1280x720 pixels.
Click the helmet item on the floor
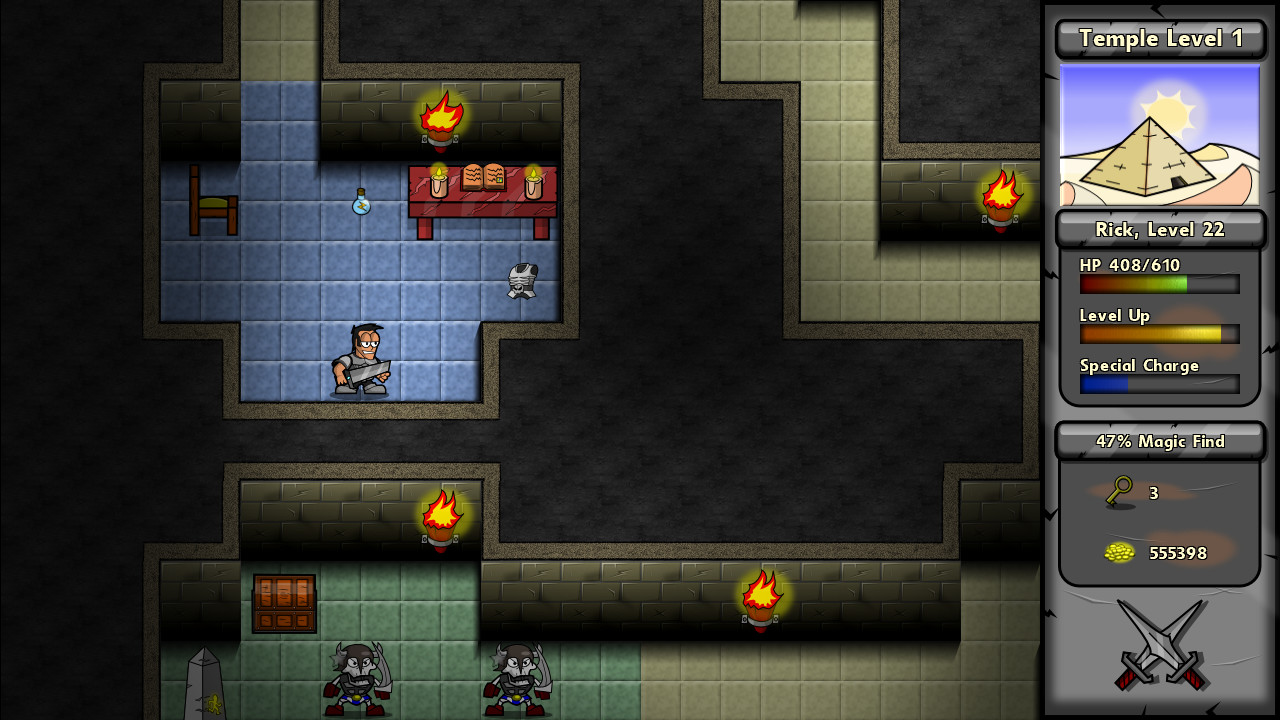point(522,280)
